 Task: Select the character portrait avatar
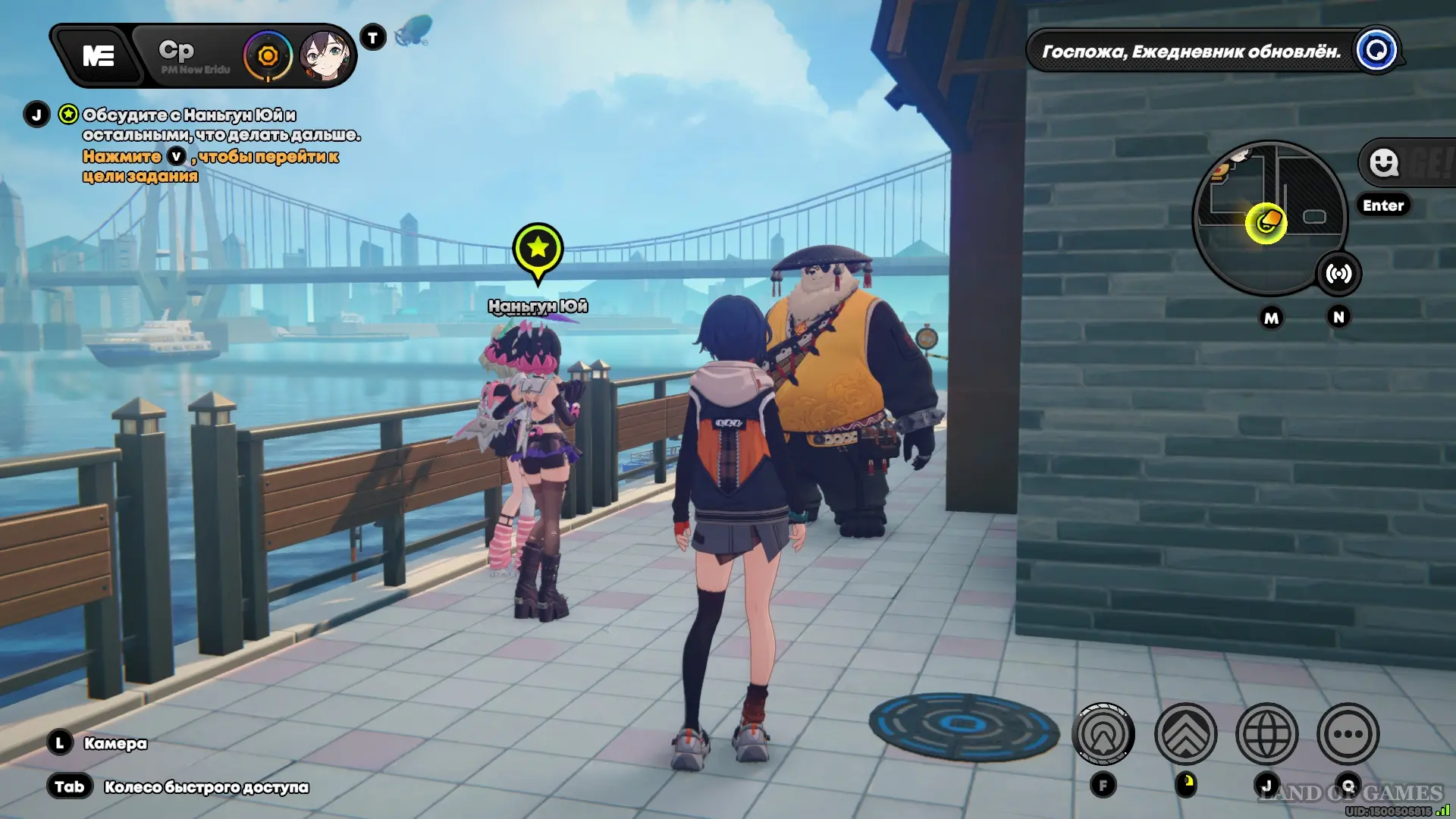point(326,56)
